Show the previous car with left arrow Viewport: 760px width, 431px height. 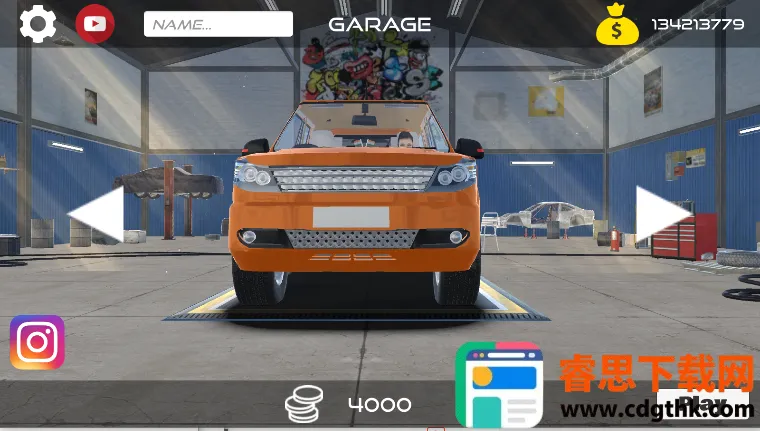point(96,213)
